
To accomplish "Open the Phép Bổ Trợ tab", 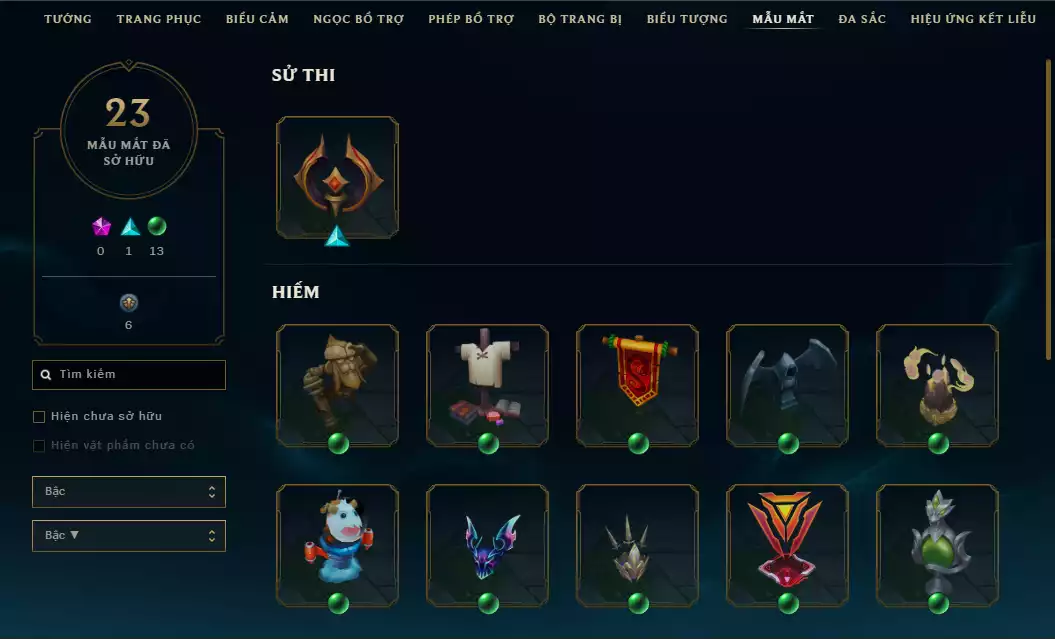I will pyautogui.click(x=471, y=19).
